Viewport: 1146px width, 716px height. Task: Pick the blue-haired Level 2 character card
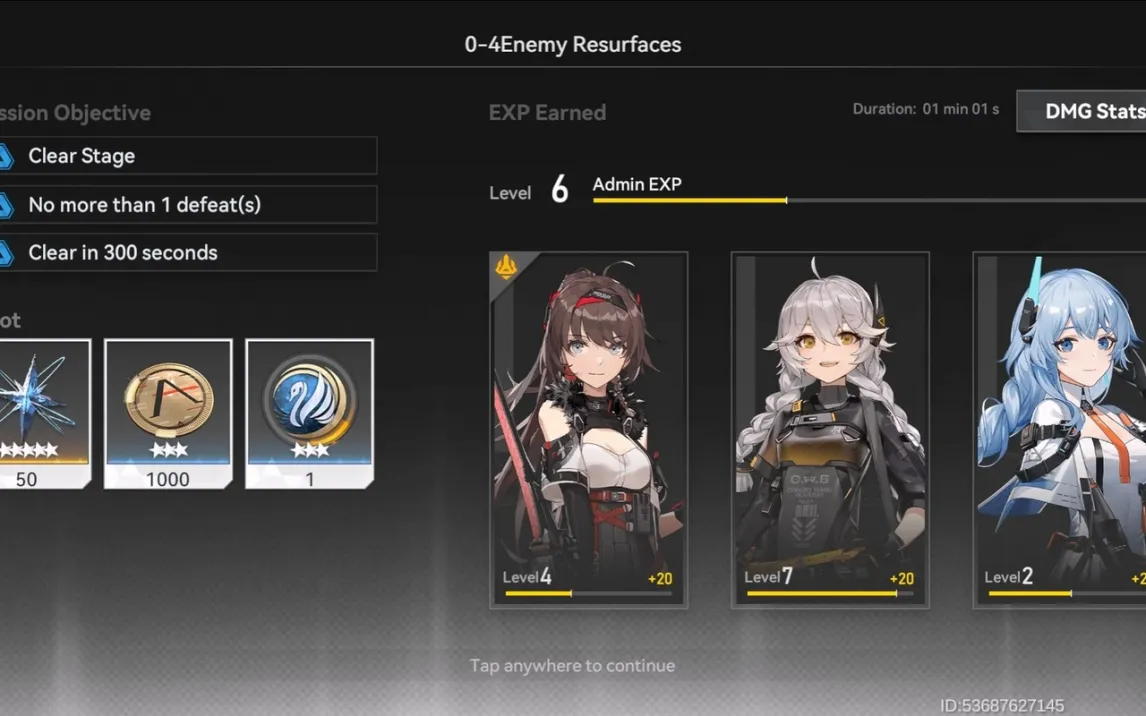click(1060, 430)
